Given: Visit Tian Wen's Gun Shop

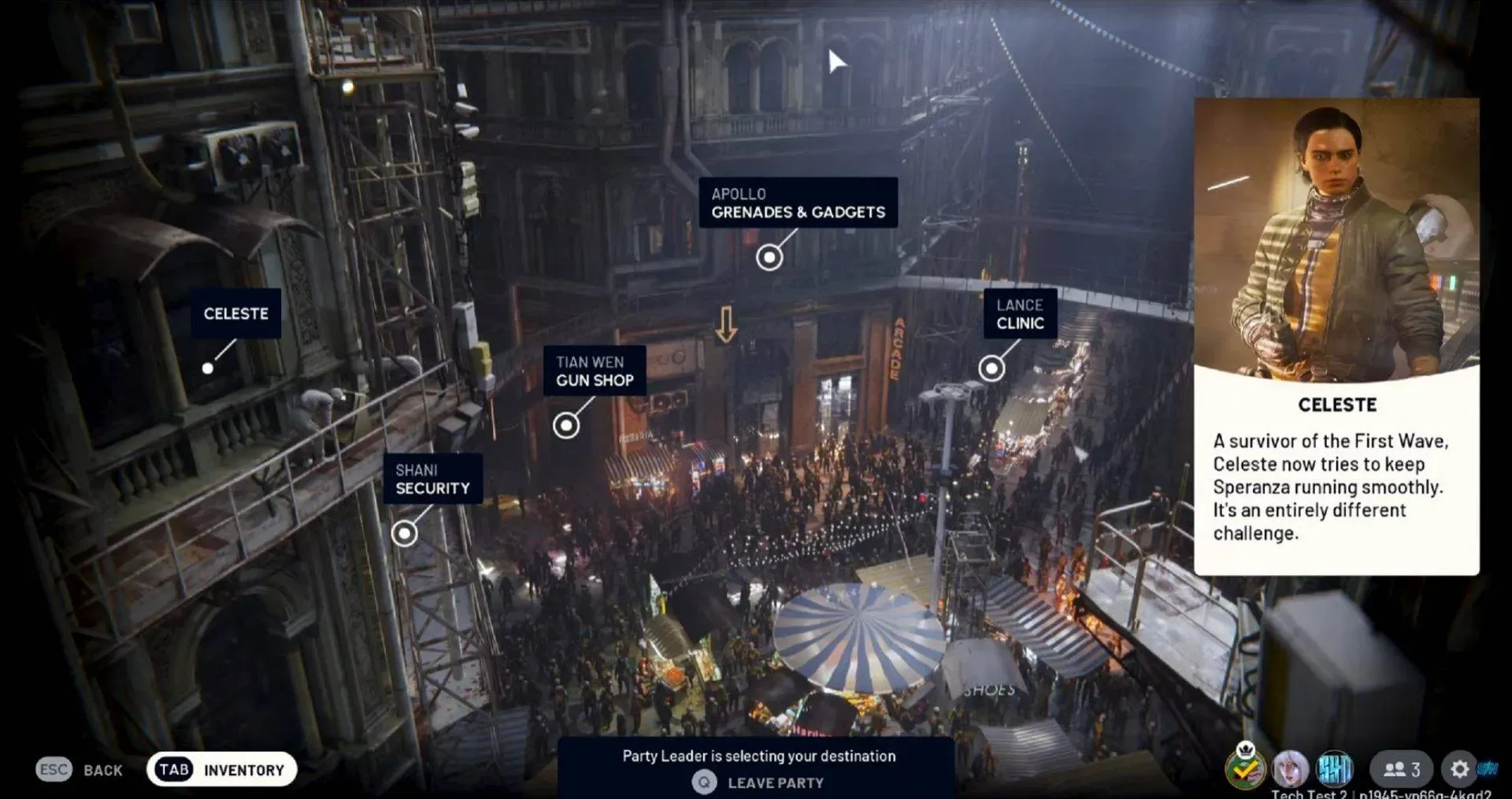Looking at the screenshot, I should click(x=566, y=425).
